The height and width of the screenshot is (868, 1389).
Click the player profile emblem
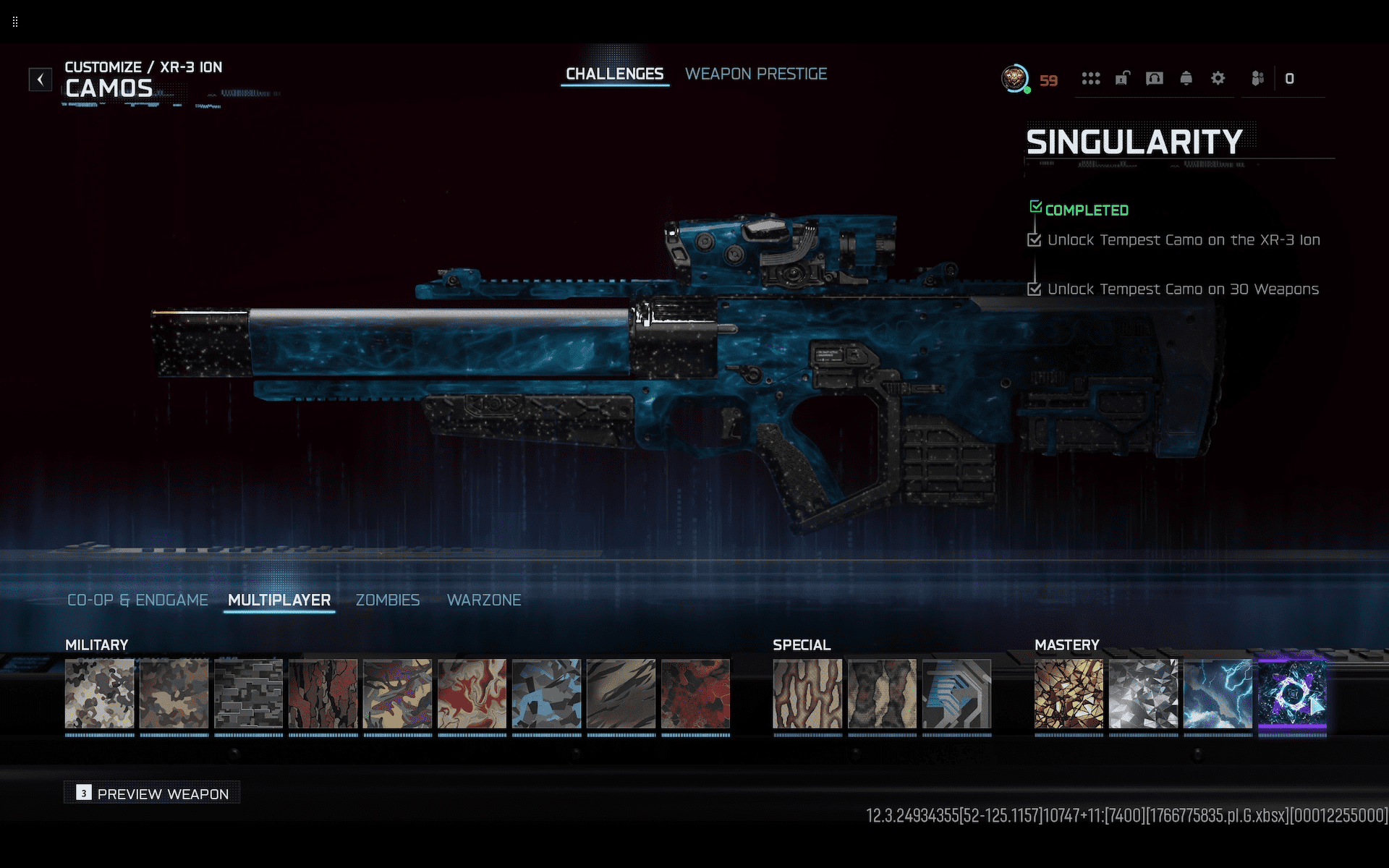pos(1015,78)
